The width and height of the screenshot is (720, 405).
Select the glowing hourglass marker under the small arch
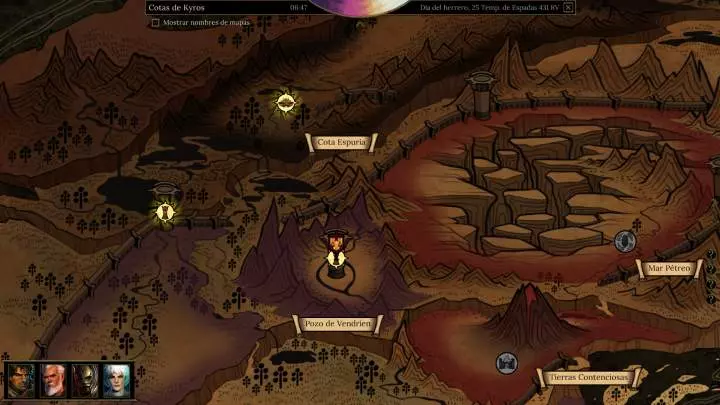tap(165, 211)
